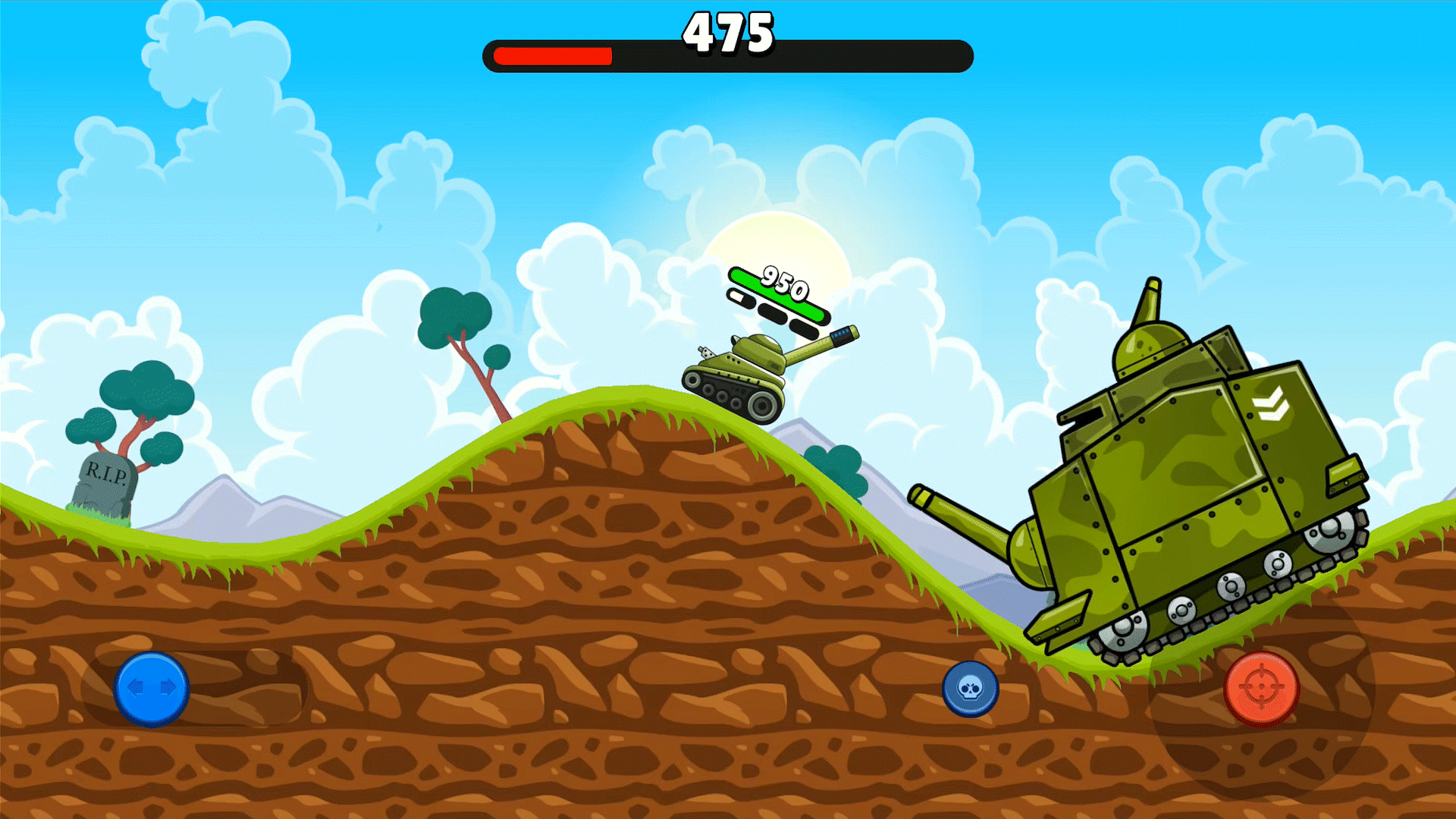Click the right arrow on the movement control

(x=168, y=687)
